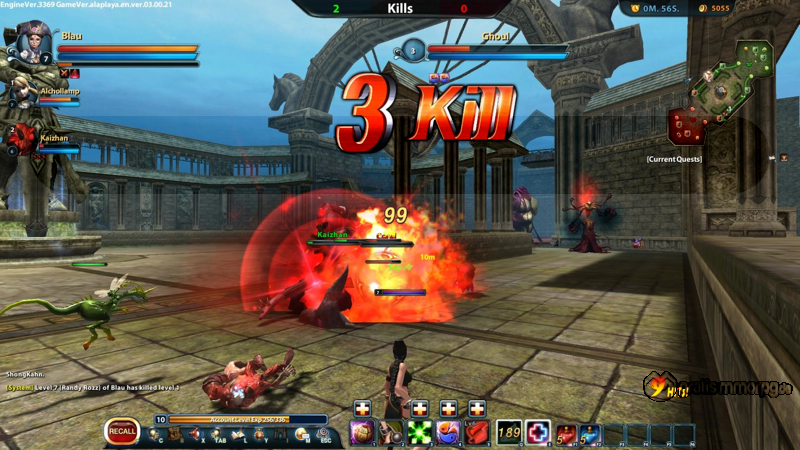Activate the blue and orange swirl skill

coord(448,433)
